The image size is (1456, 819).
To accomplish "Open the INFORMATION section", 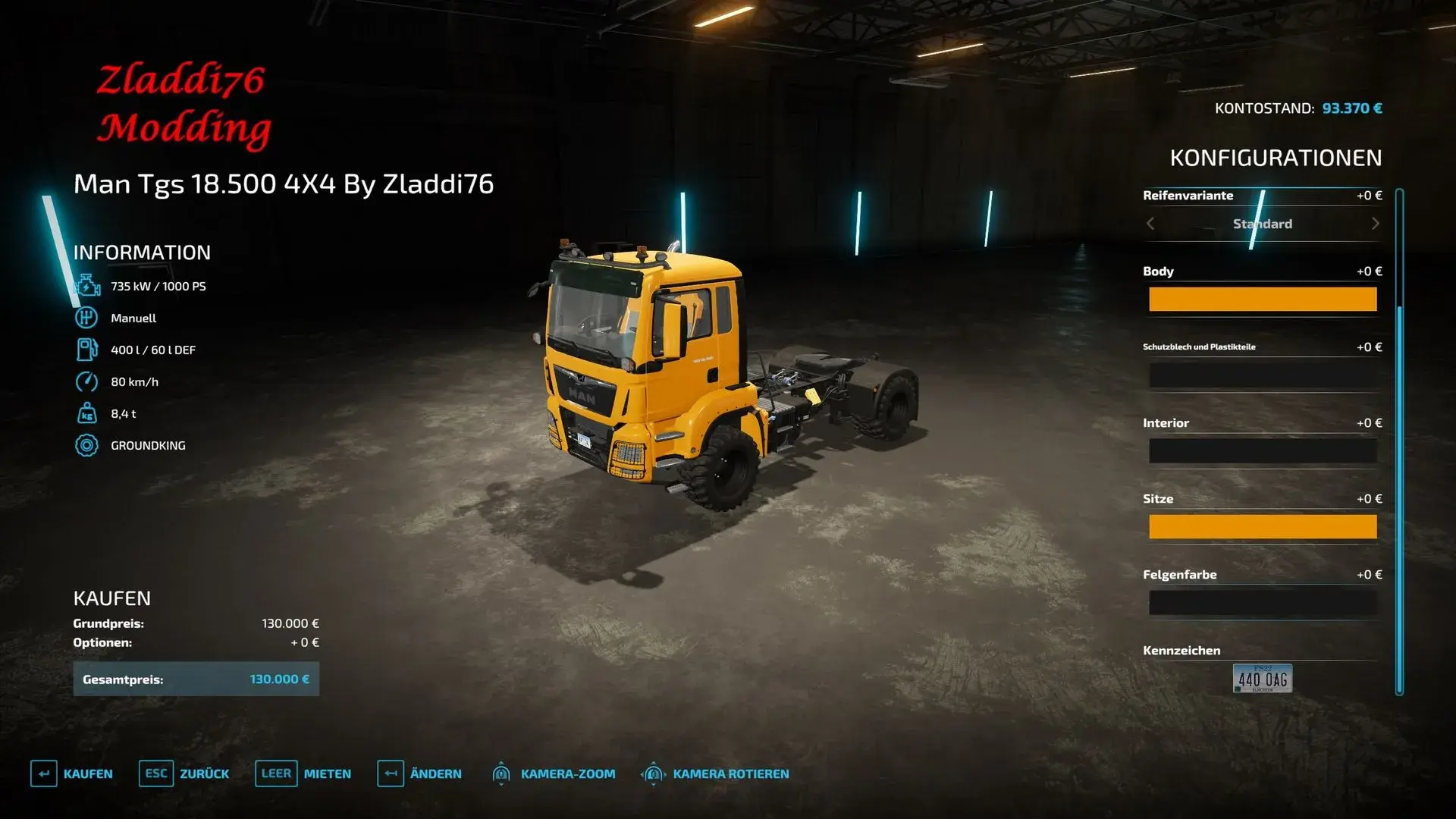I will tap(142, 253).
